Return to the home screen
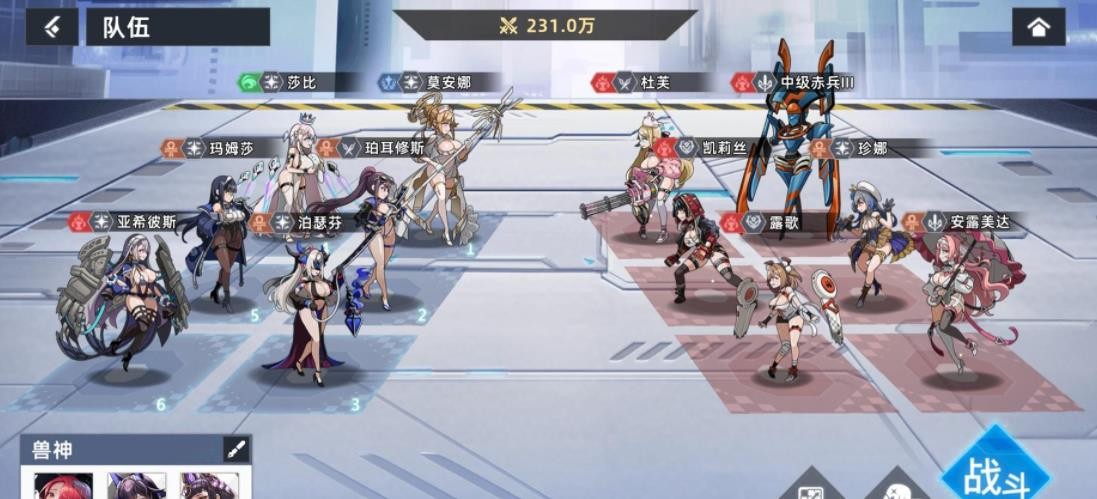Image resolution: width=1097 pixels, height=499 pixels. tap(1038, 27)
